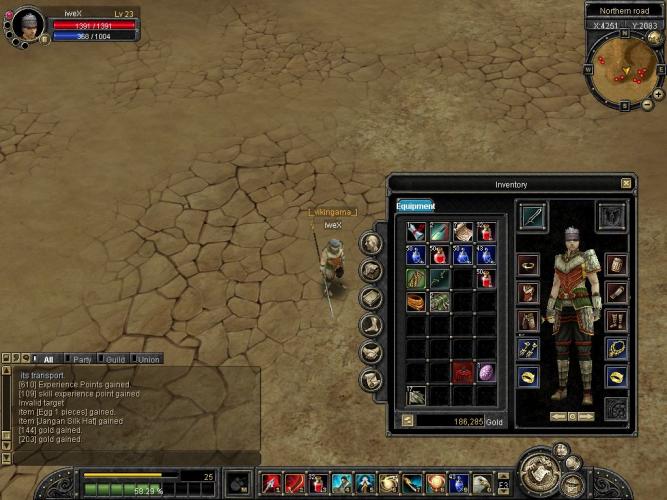667x500 pixels.
Task: Select the equipped necklace slot
Action: tap(616, 348)
